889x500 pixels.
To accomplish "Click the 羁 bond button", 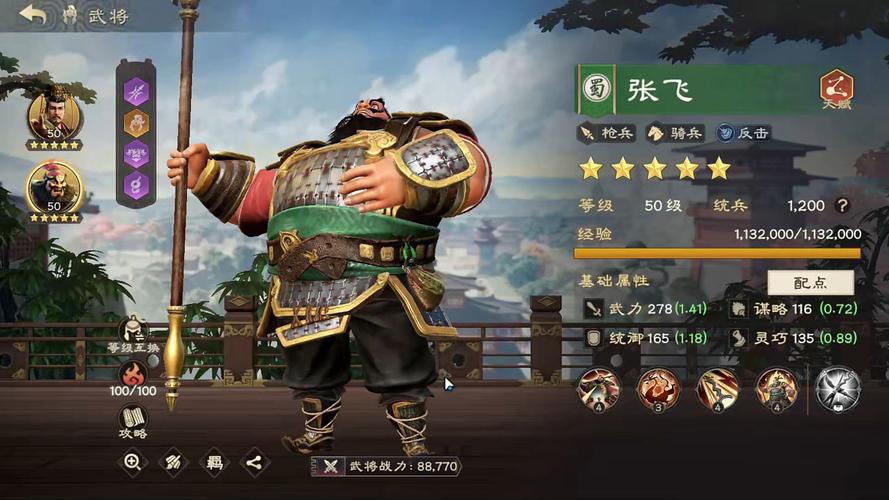I will click(x=214, y=461).
